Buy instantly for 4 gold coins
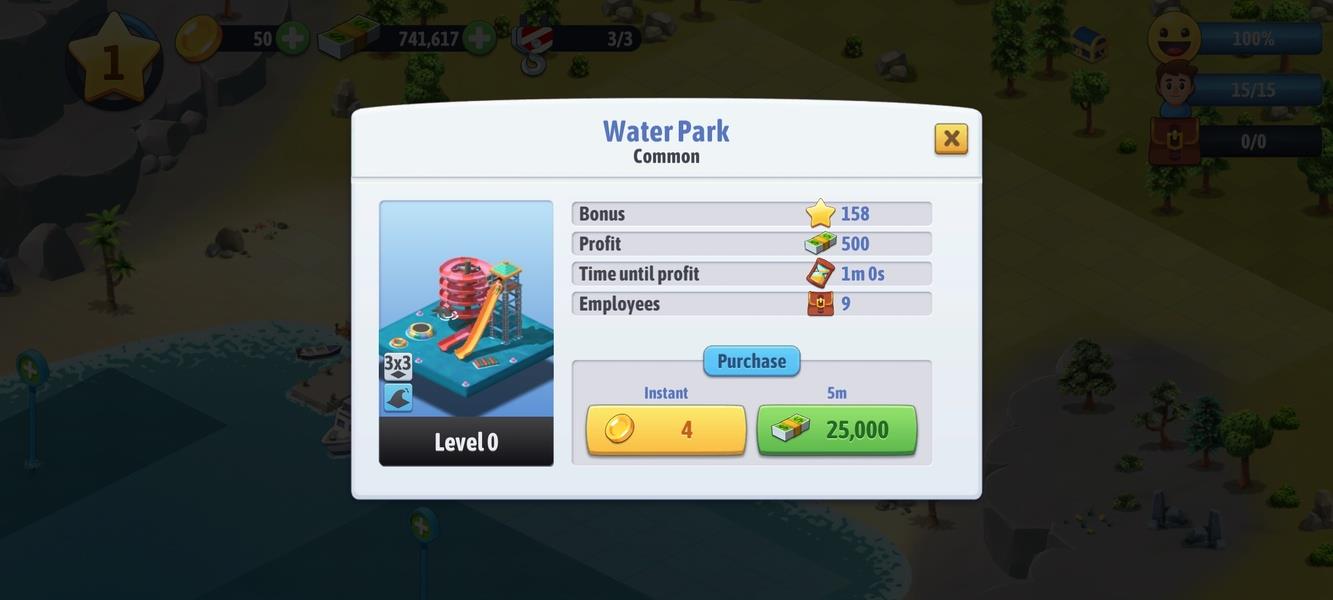 point(666,430)
